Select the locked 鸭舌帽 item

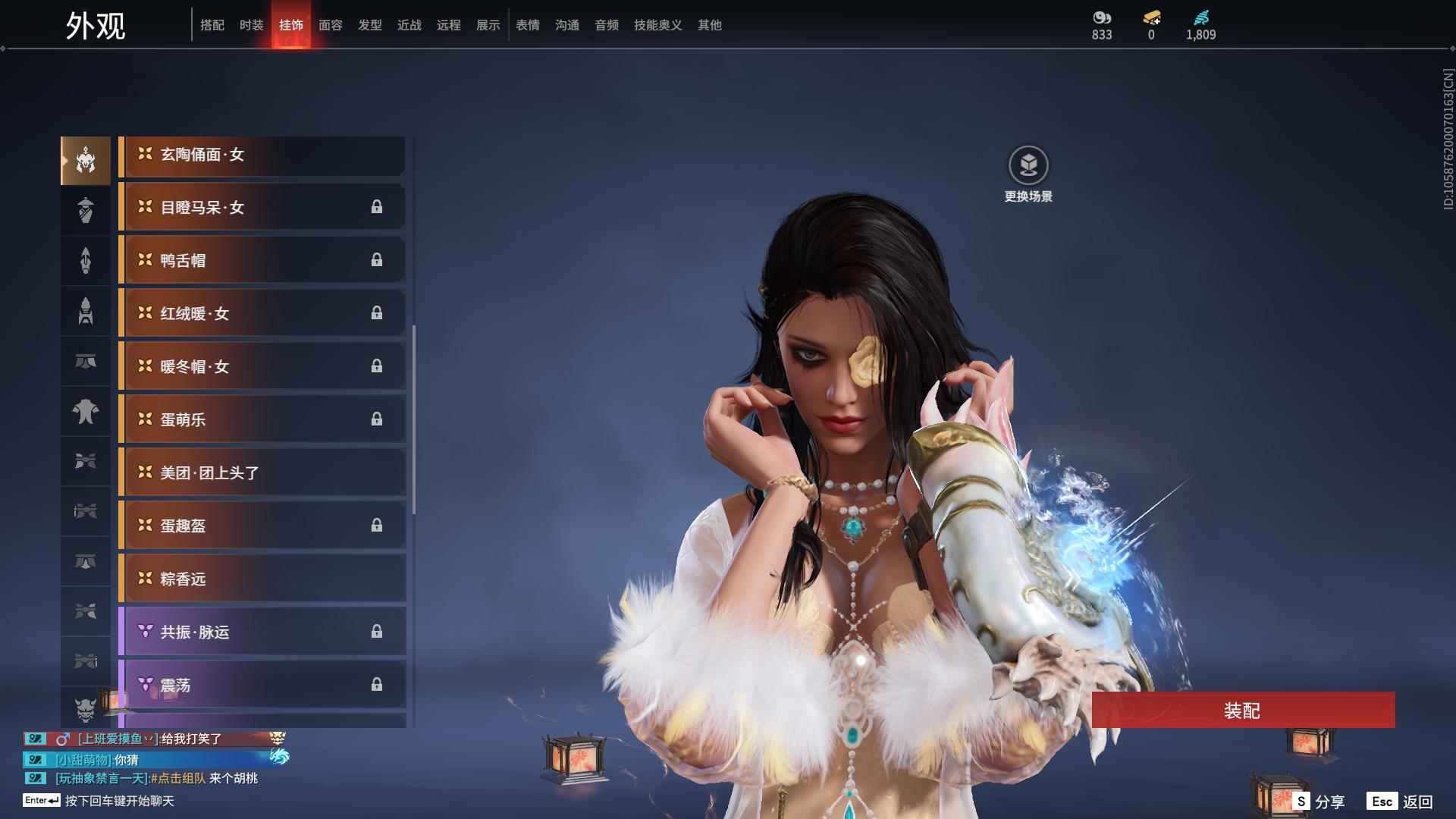262,261
